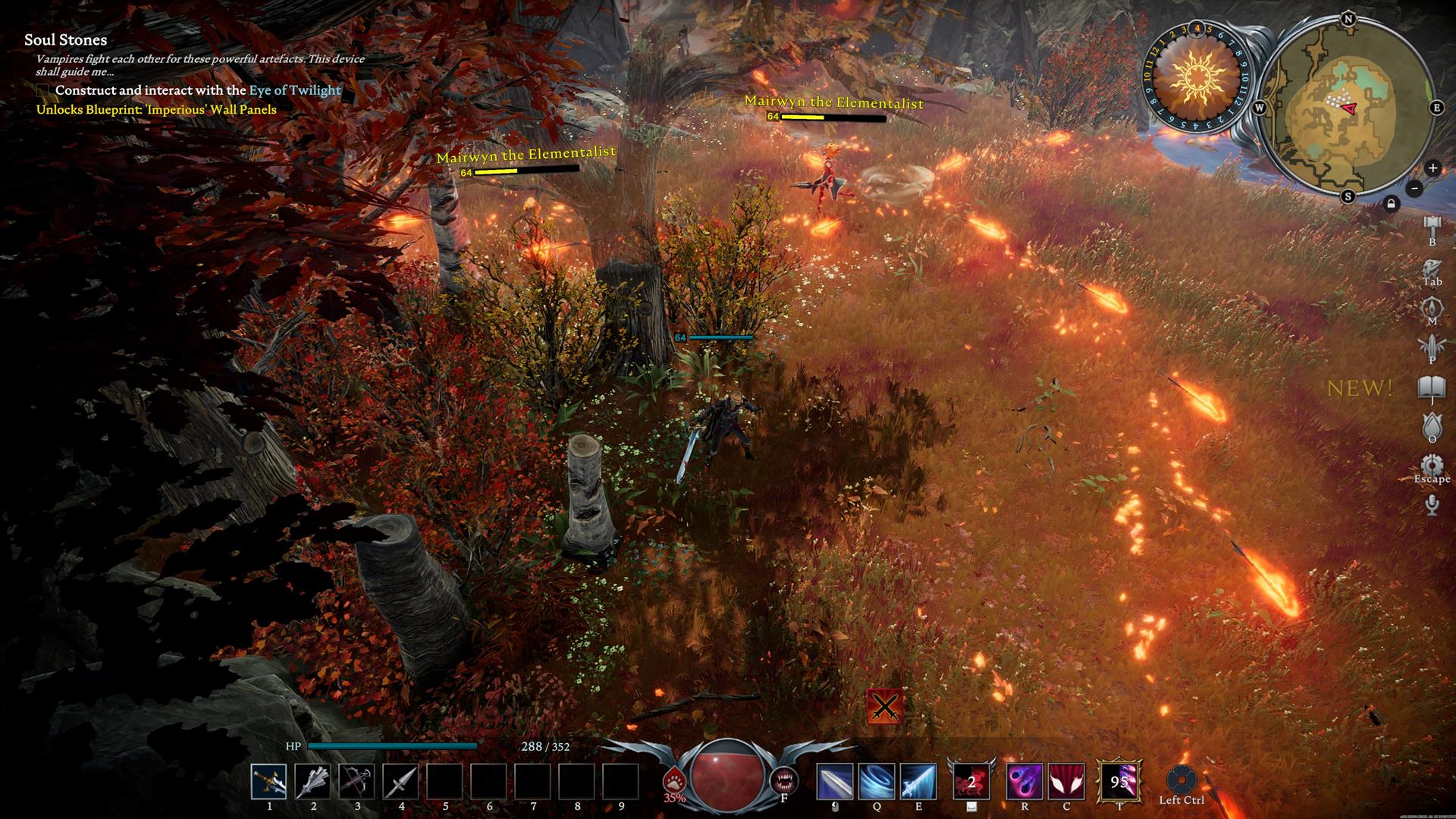Open the journal book icon
This screenshot has width=1456, height=819.
pos(1432,388)
